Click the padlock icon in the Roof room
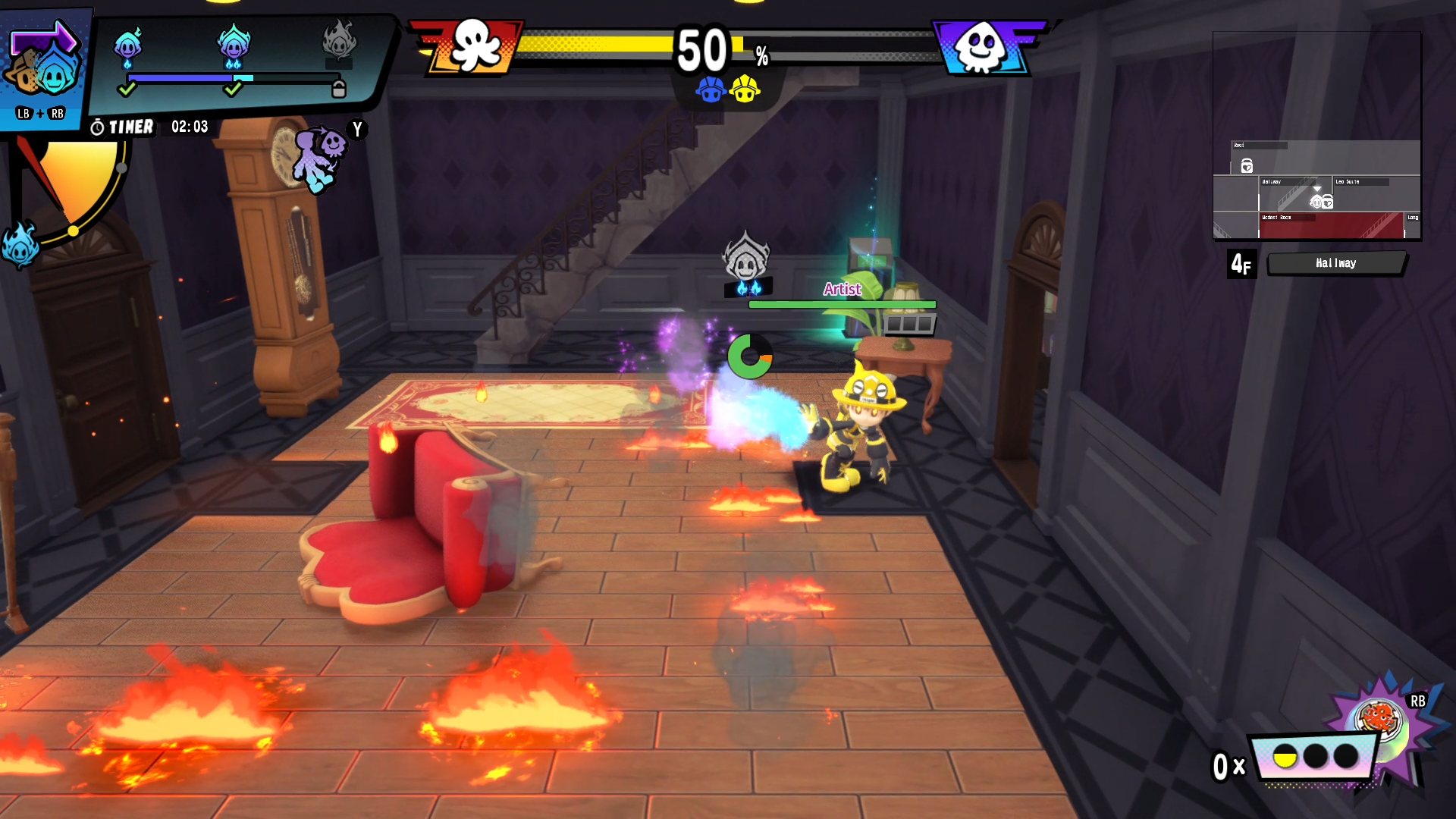The height and width of the screenshot is (819, 1456). point(1247,166)
